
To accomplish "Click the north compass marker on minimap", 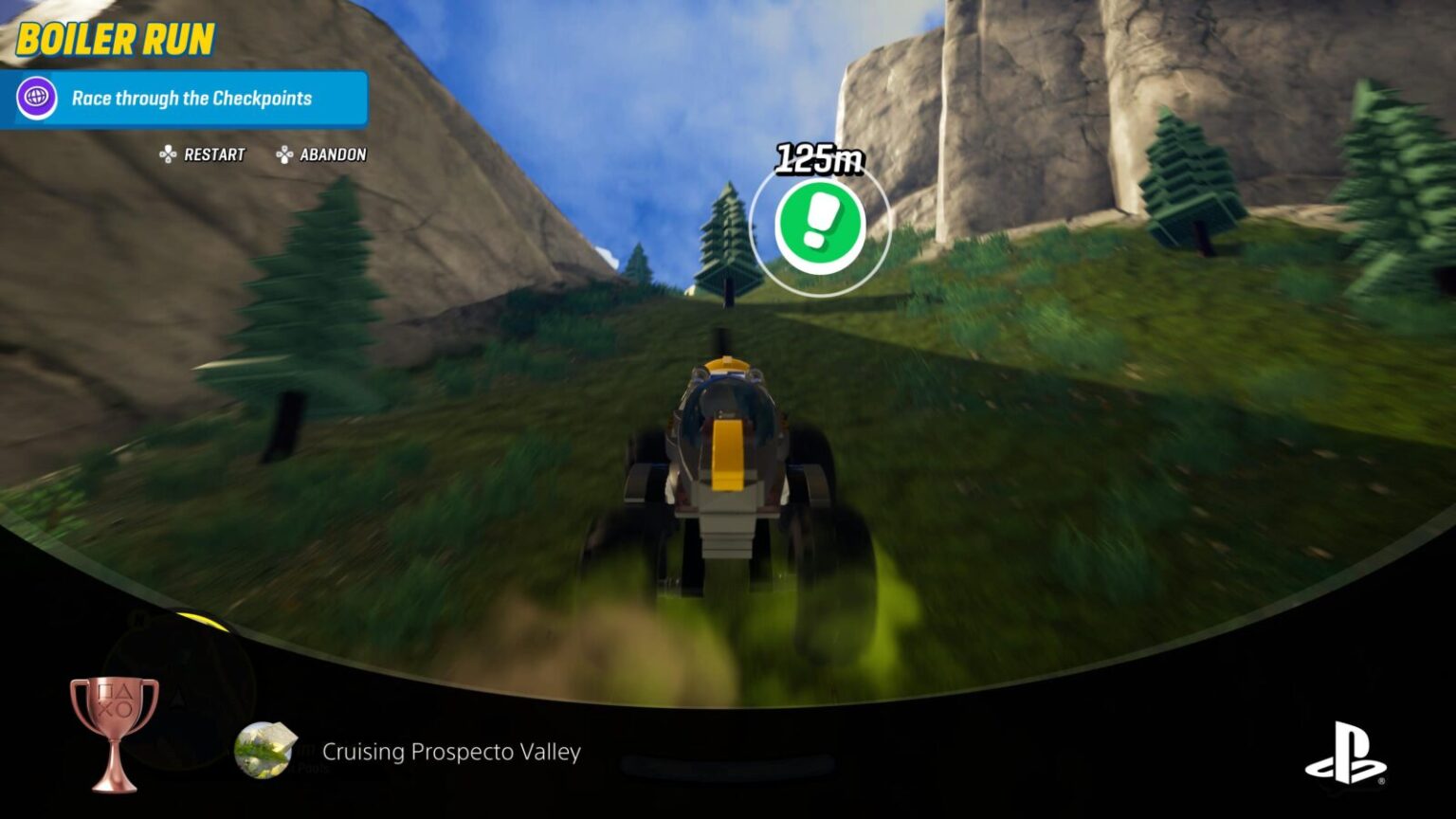I will pyautogui.click(x=139, y=618).
